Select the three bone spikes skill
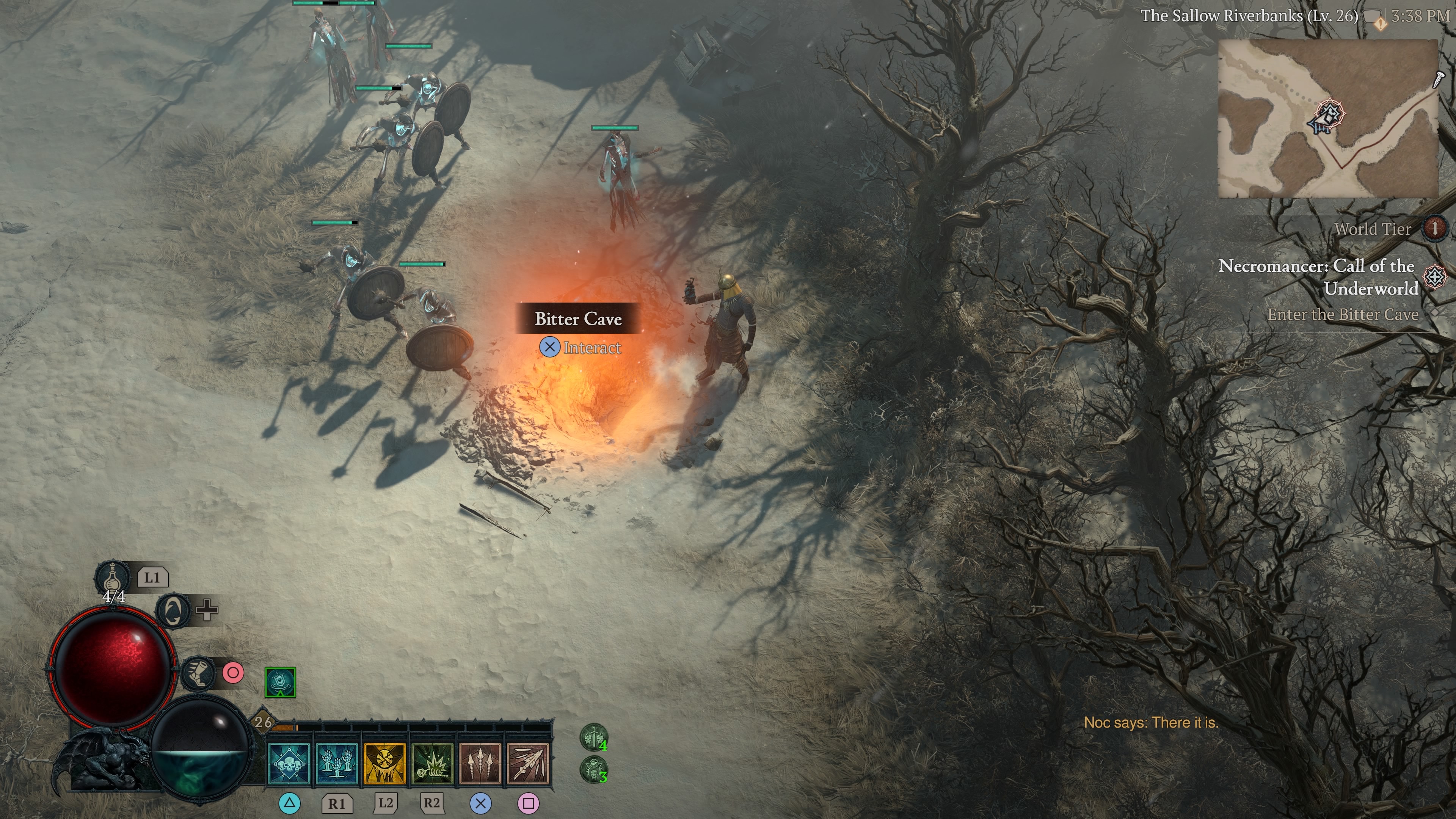The image size is (1456, 819). (x=480, y=764)
